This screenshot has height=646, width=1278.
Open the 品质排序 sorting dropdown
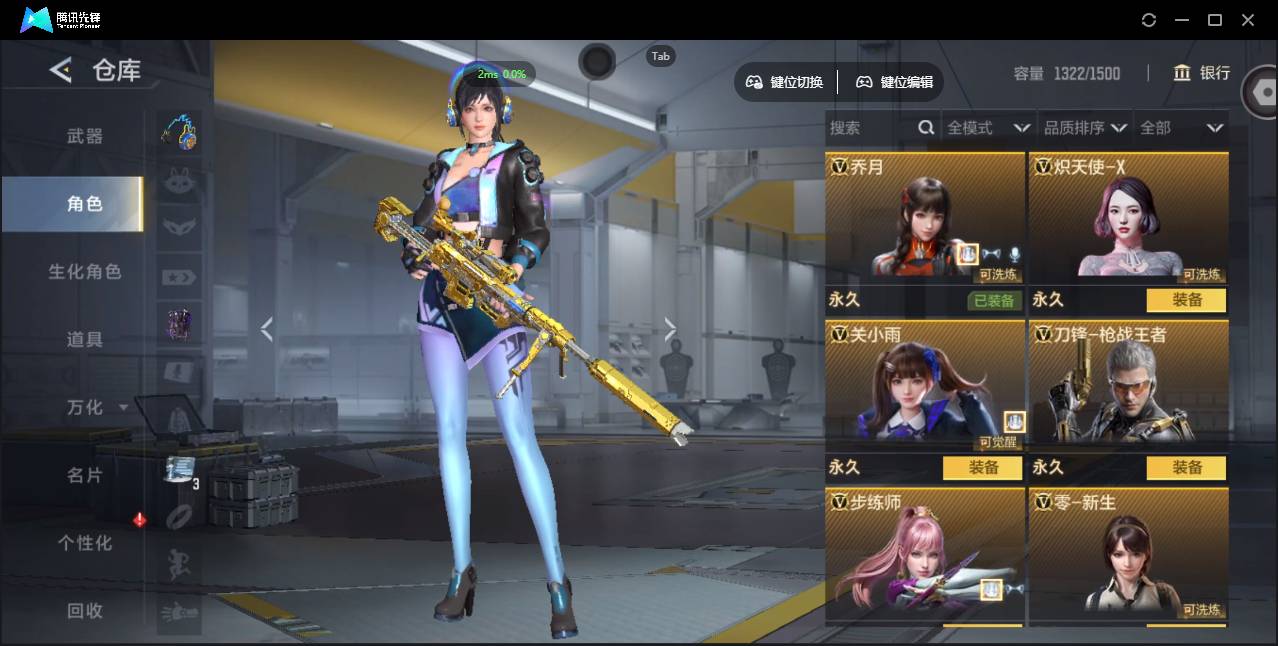1085,128
